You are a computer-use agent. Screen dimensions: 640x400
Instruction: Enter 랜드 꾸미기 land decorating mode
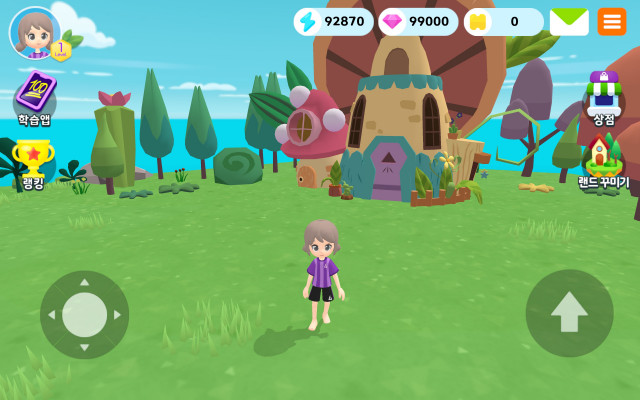pyautogui.click(x=603, y=160)
